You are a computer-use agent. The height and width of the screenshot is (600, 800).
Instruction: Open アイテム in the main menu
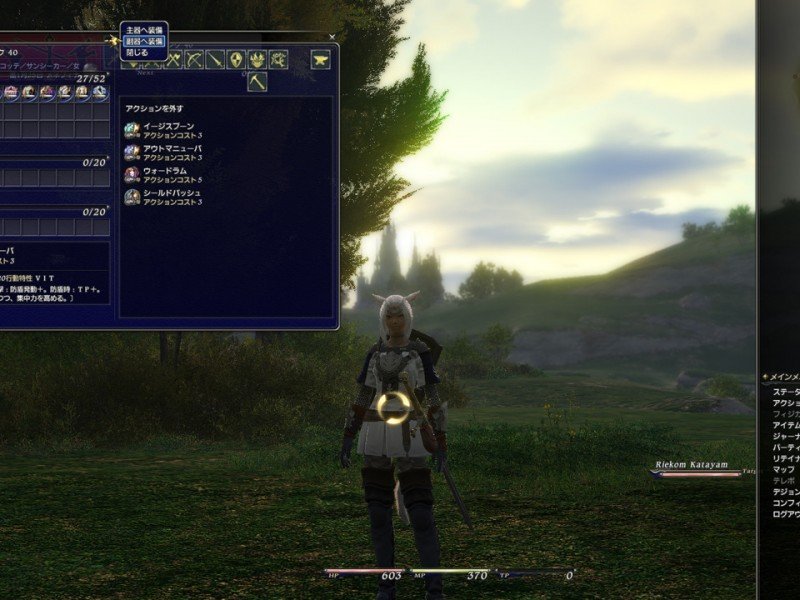pyautogui.click(x=786, y=425)
